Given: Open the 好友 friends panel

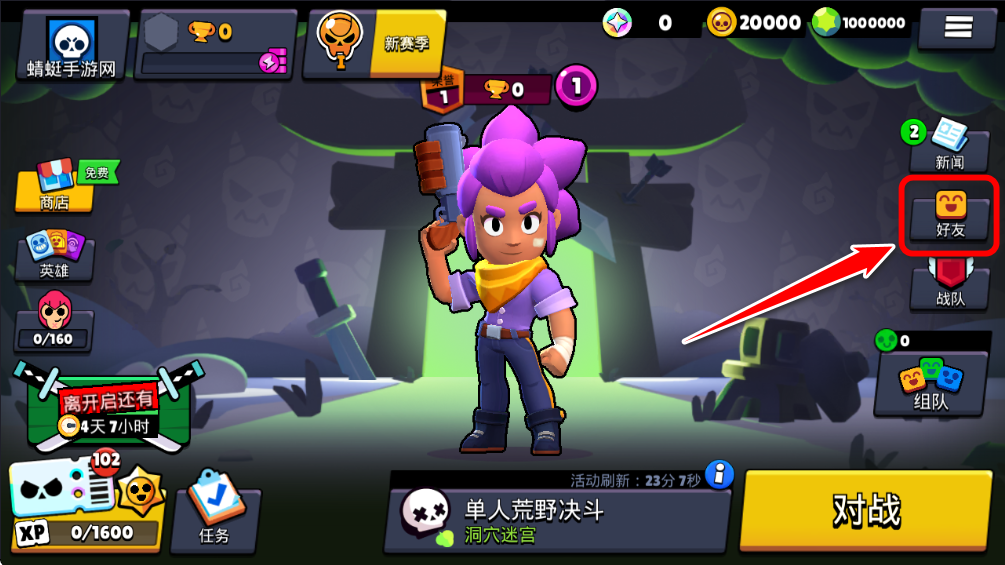Looking at the screenshot, I should (949, 215).
